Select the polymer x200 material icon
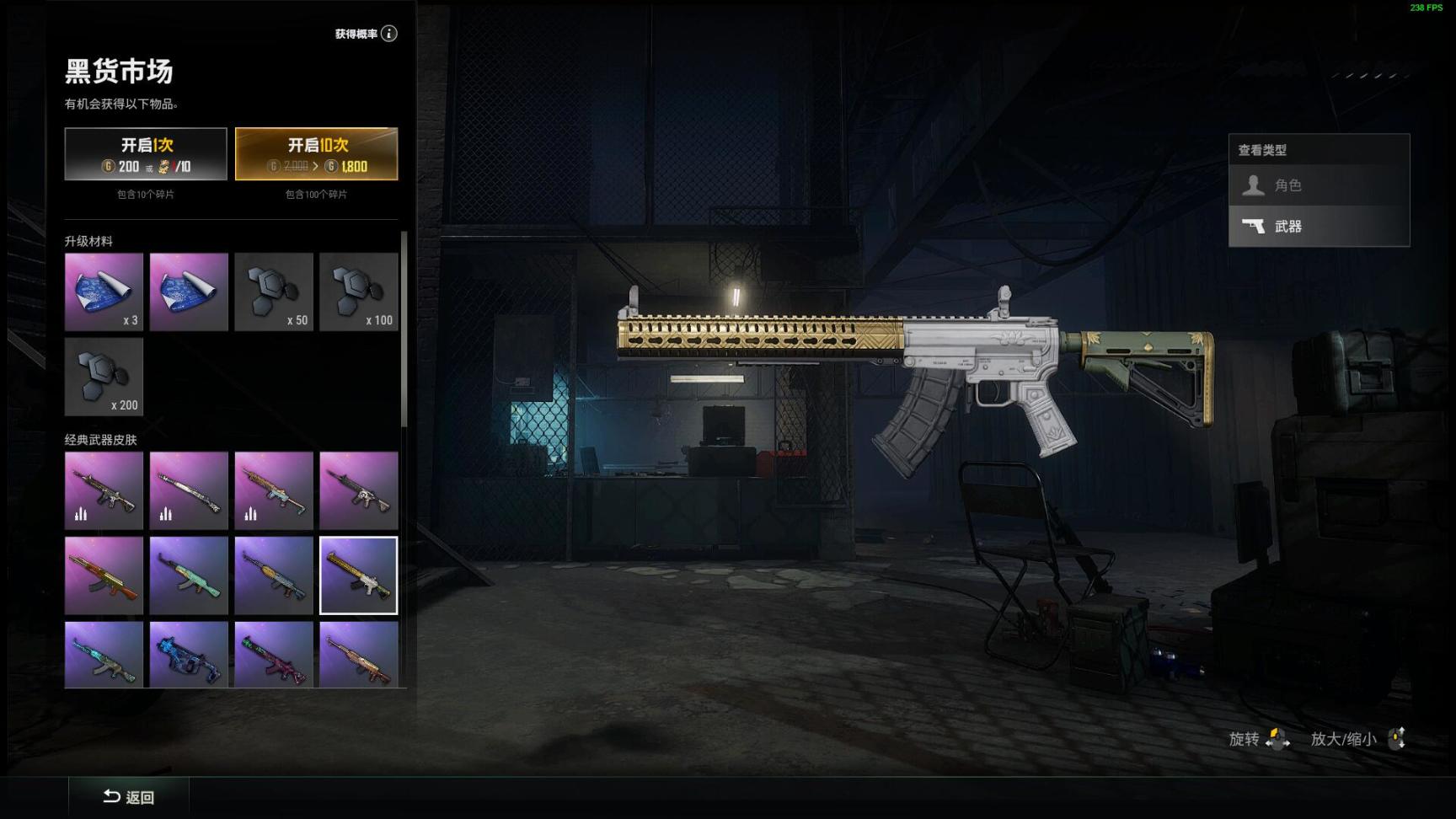The width and height of the screenshot is (1456, 819). [x=104, y=377]
